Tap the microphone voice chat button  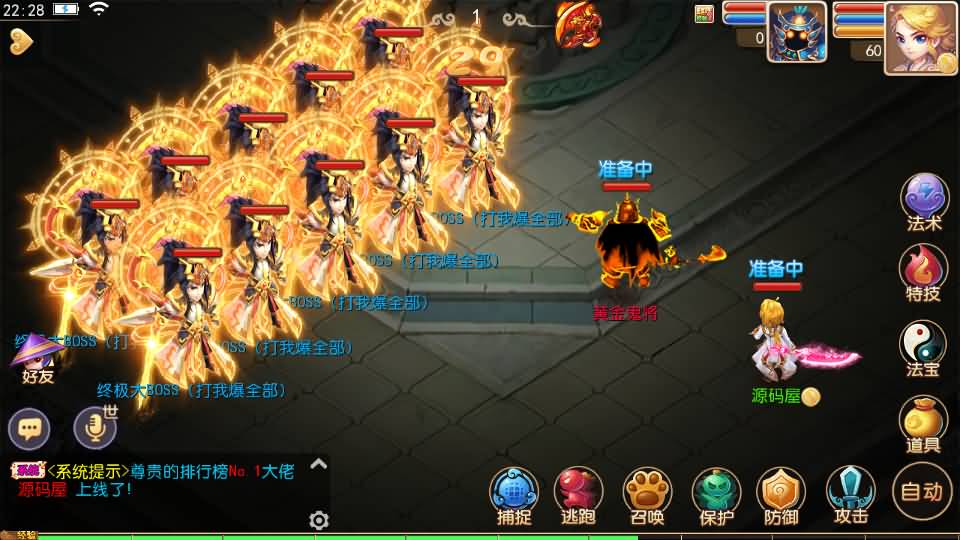coord(95,428)
